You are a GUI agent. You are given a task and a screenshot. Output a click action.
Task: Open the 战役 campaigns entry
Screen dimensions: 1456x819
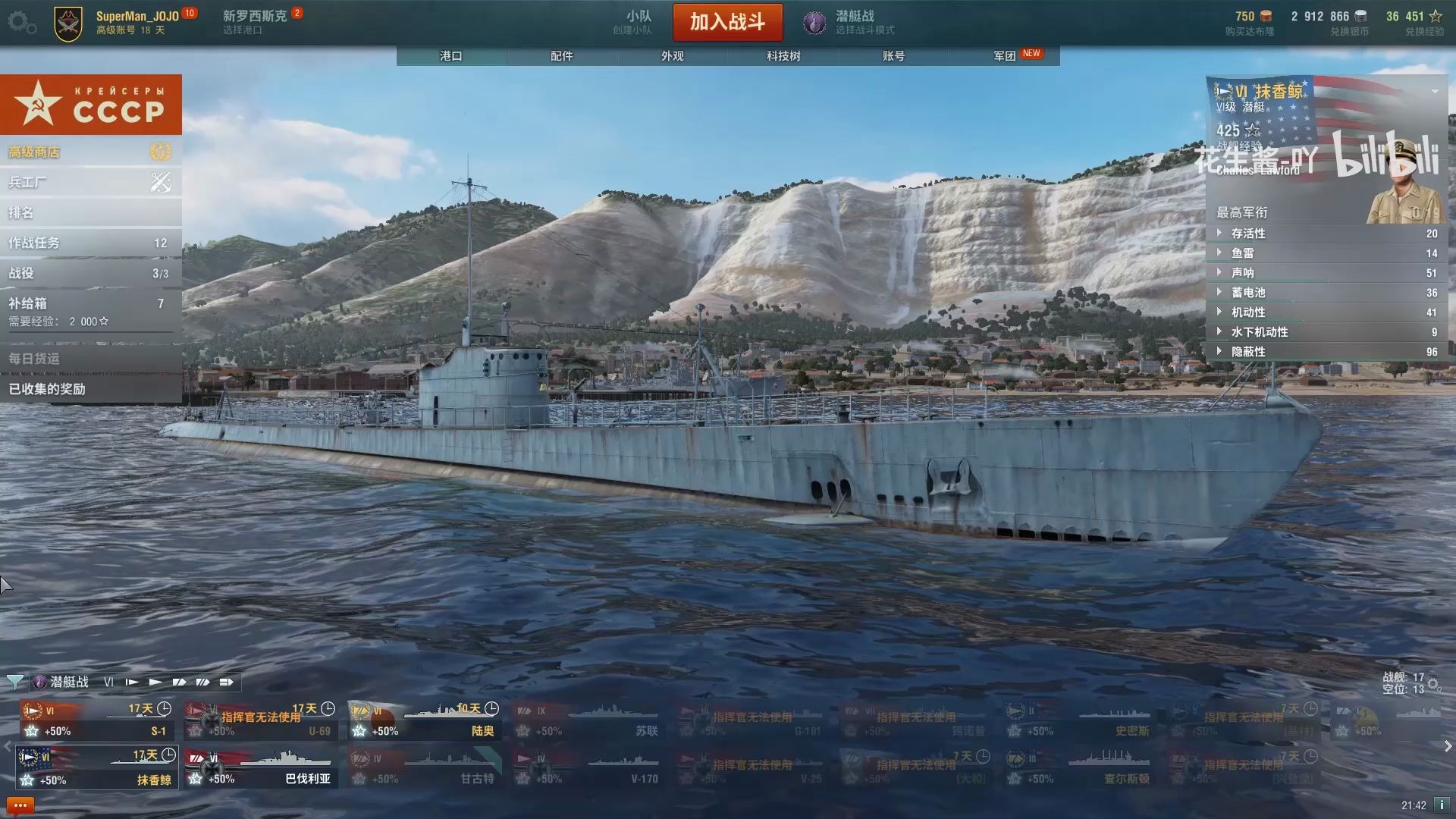coord(90,273)
